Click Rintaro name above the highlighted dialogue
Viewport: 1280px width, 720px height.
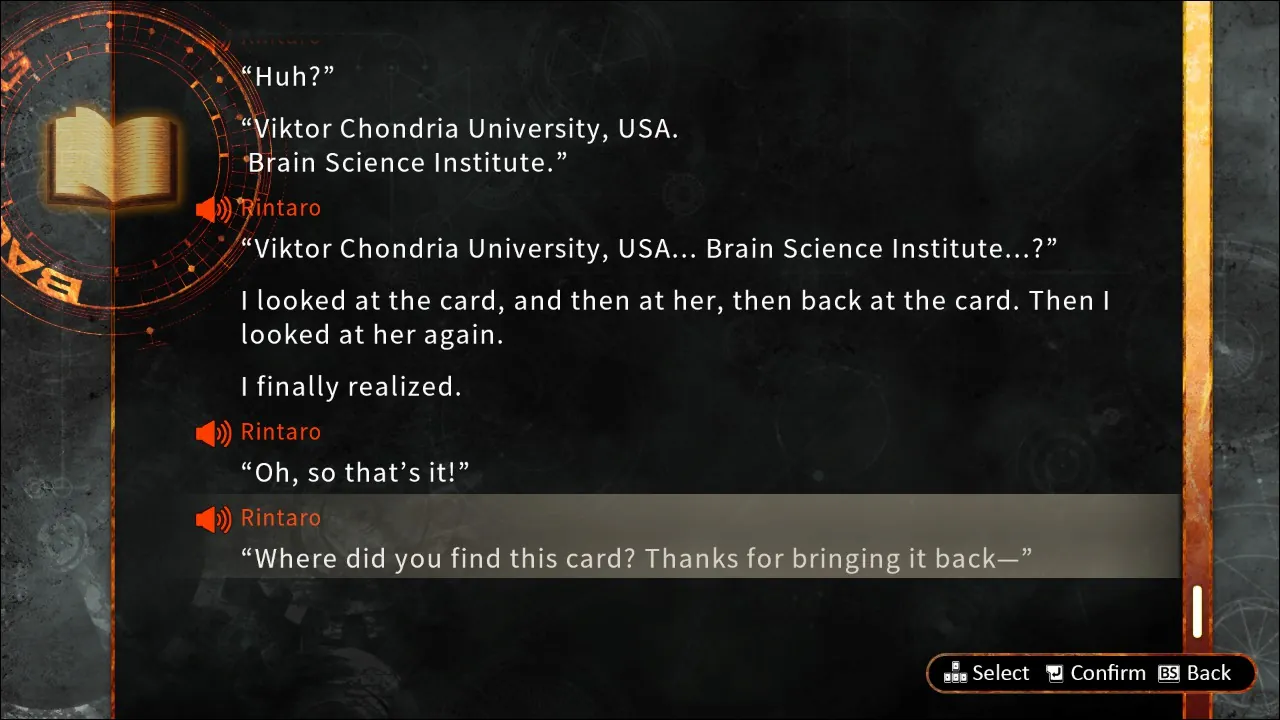[x=280, y=517]
